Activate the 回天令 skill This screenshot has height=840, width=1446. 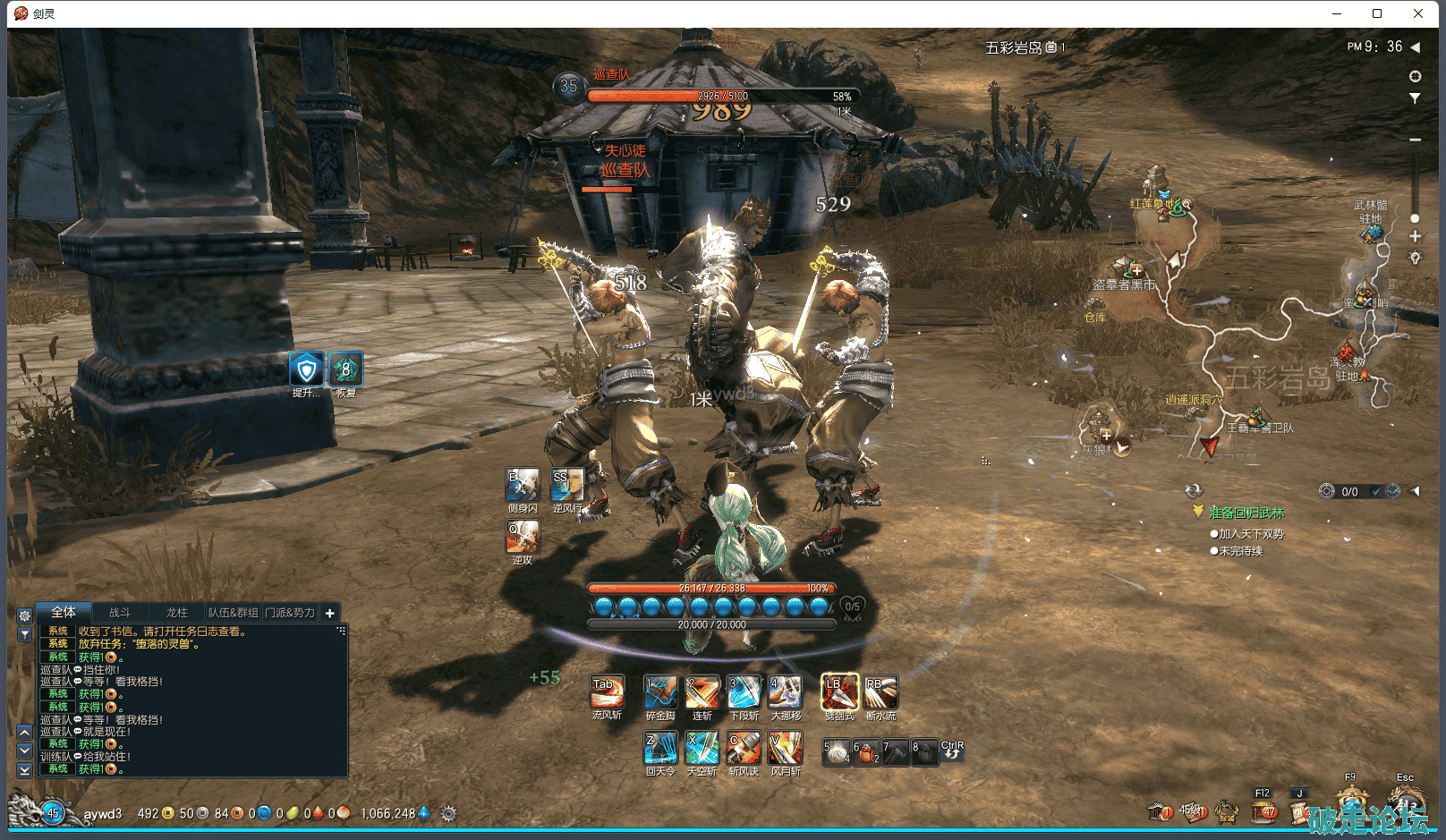660,748
